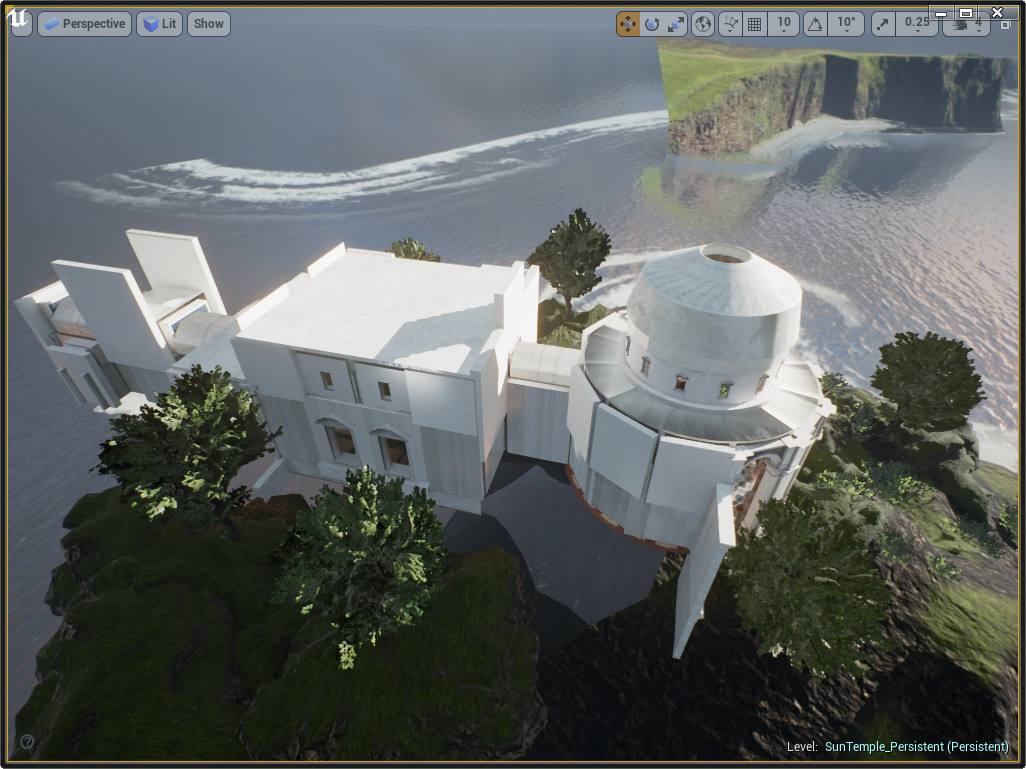The image size is (1026, 769).
Task: Click the small question mark help icon
Action: pyautogui.click(x=27, y=741)
